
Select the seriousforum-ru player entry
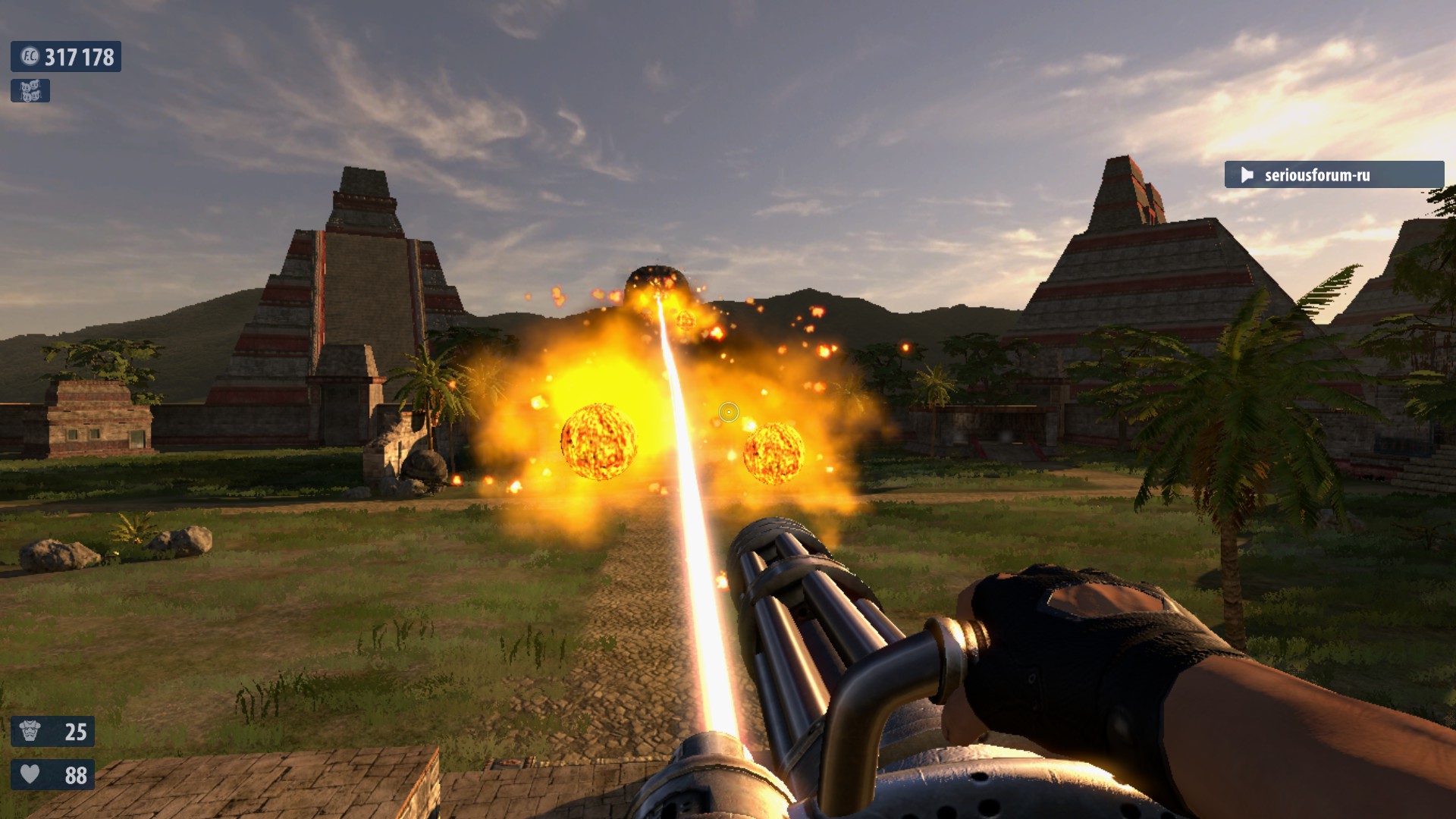tap(1333, 175)
